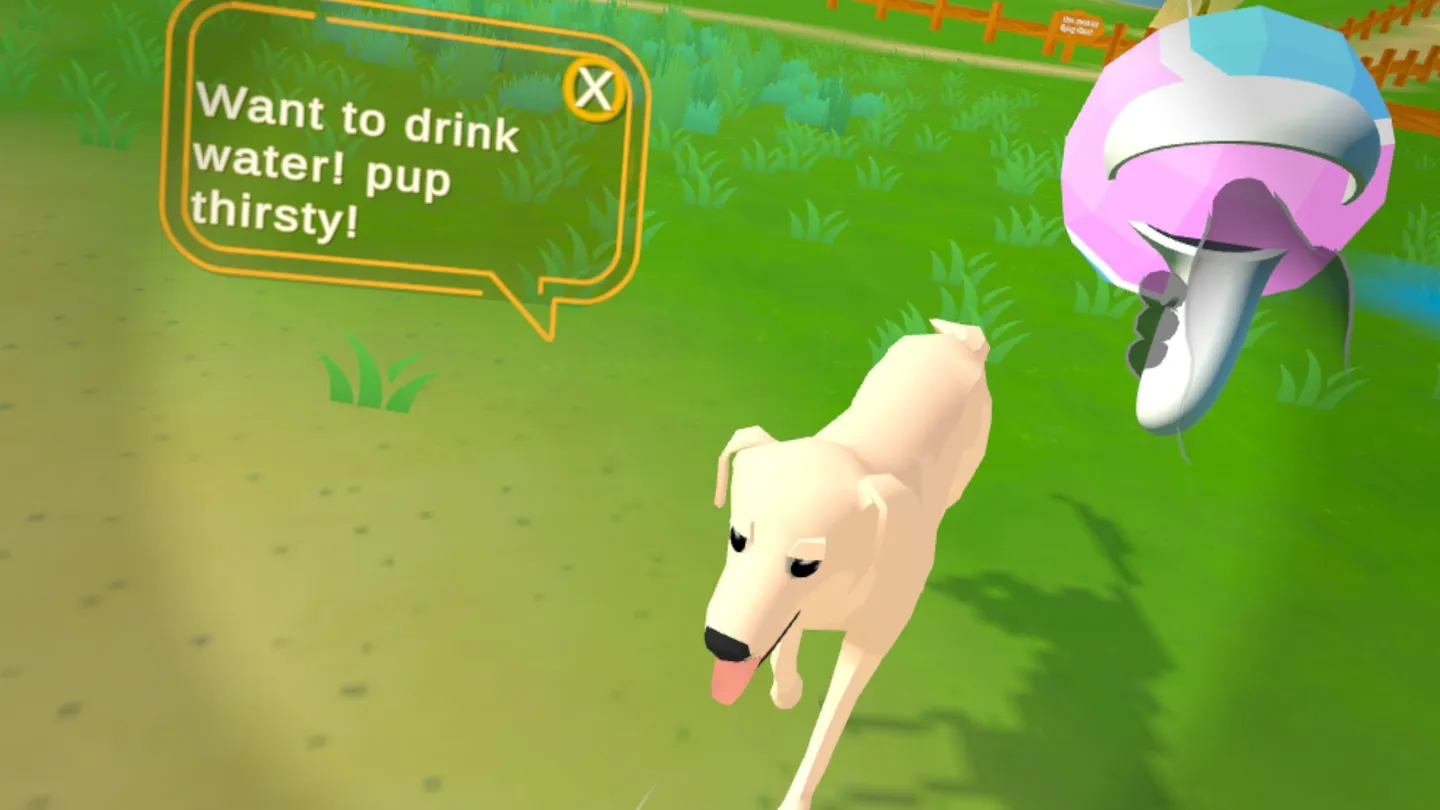Viewport: 1440px width, 810px height.
Task: Click the wooden sign on the fence
Action: coord(1078,25)
